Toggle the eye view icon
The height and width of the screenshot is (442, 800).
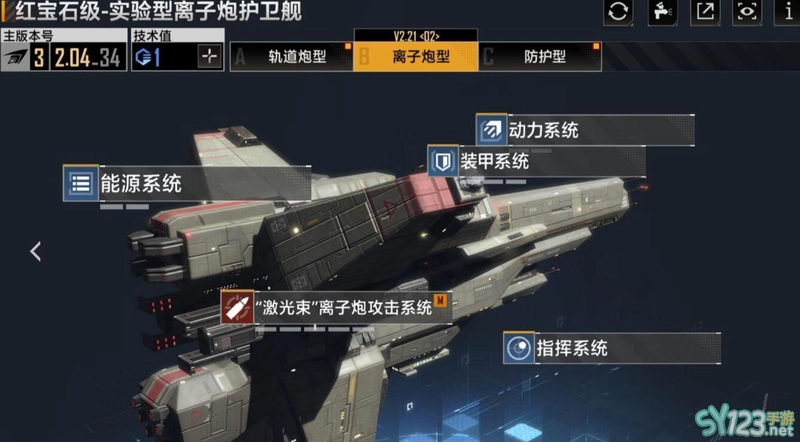click(747, 12)
